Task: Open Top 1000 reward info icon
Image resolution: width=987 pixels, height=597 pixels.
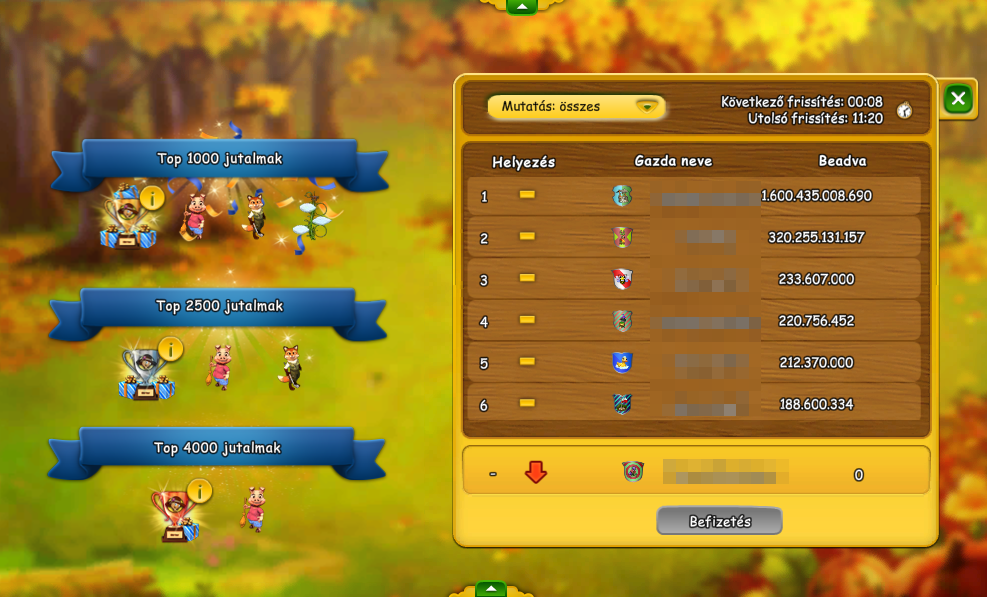Action: (x=152, y=197)
